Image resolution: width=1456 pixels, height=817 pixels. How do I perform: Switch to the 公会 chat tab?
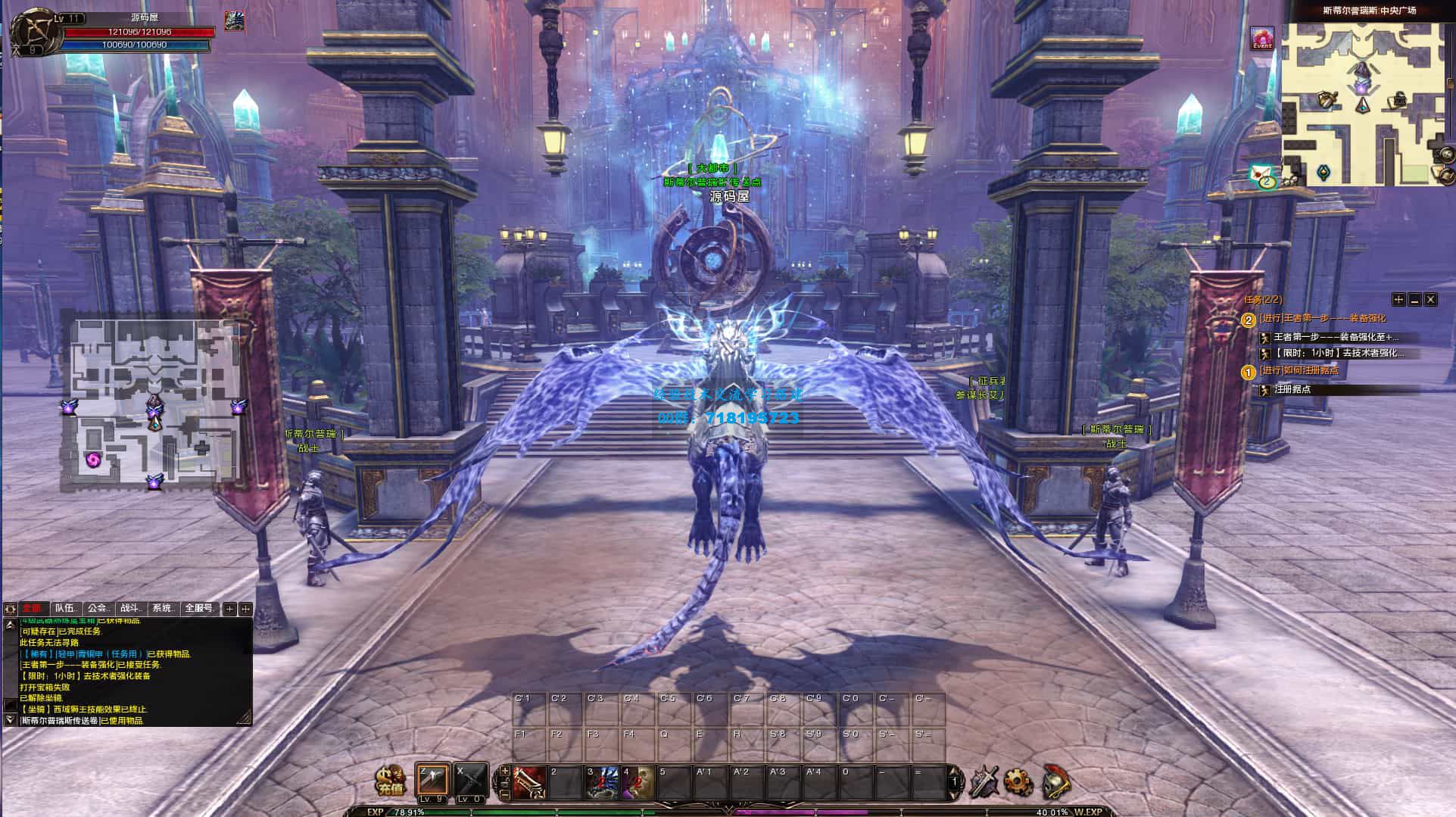pos(98,609)
